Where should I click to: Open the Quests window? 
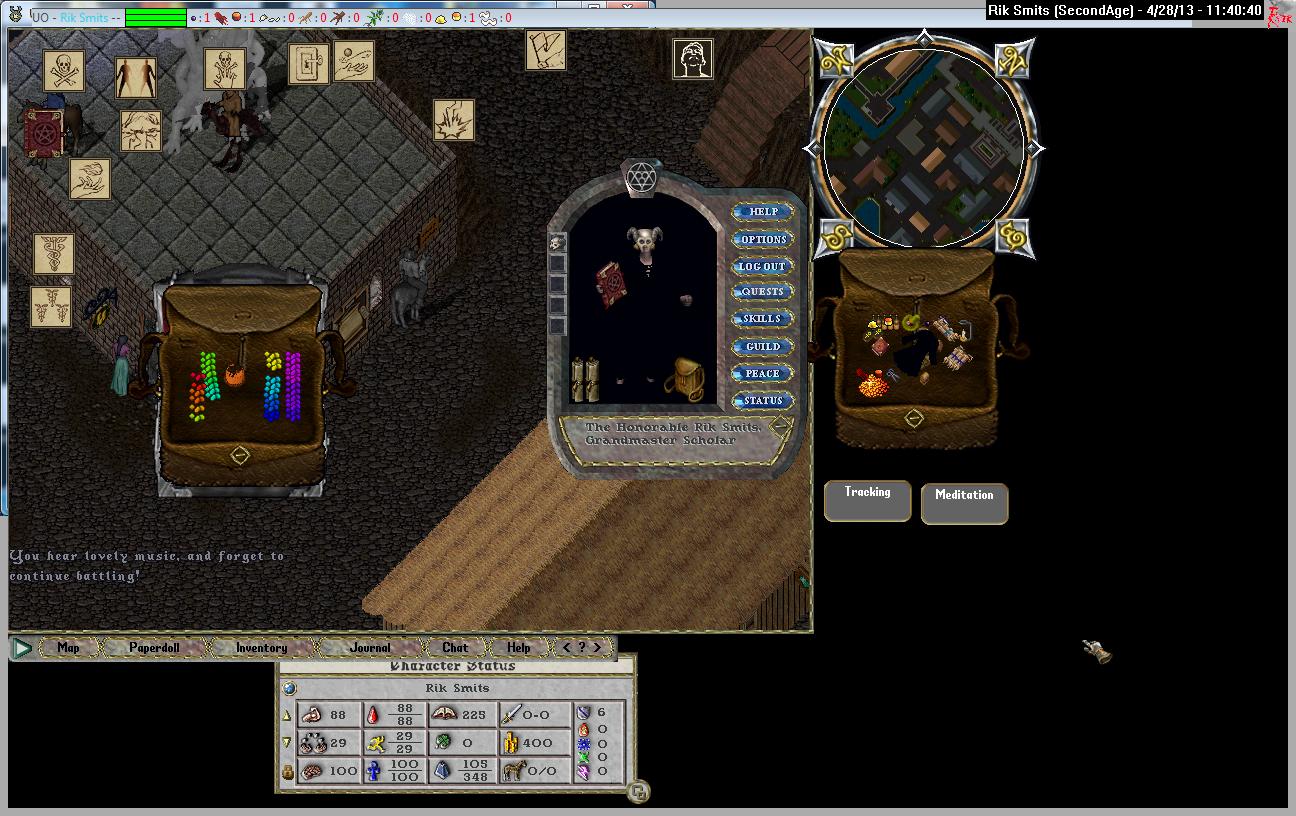pyautogui.click(x=763, y=292)
